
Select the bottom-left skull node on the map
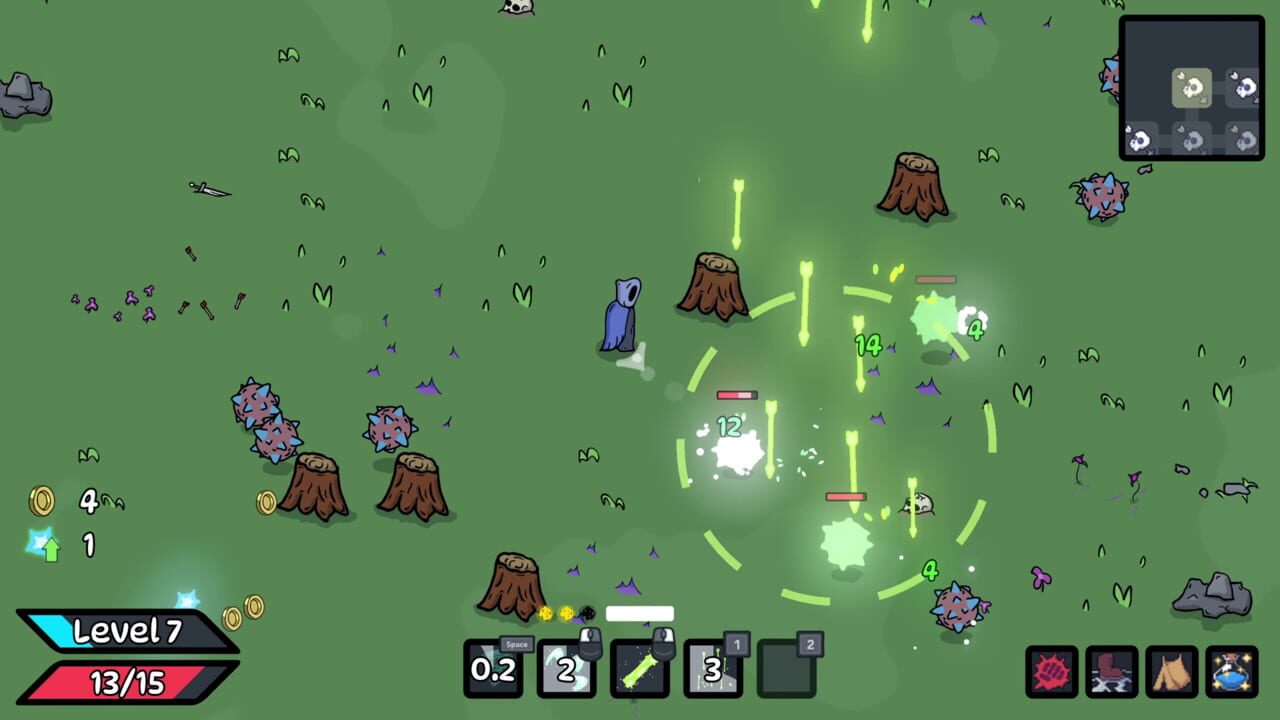tap(1140, 139)
